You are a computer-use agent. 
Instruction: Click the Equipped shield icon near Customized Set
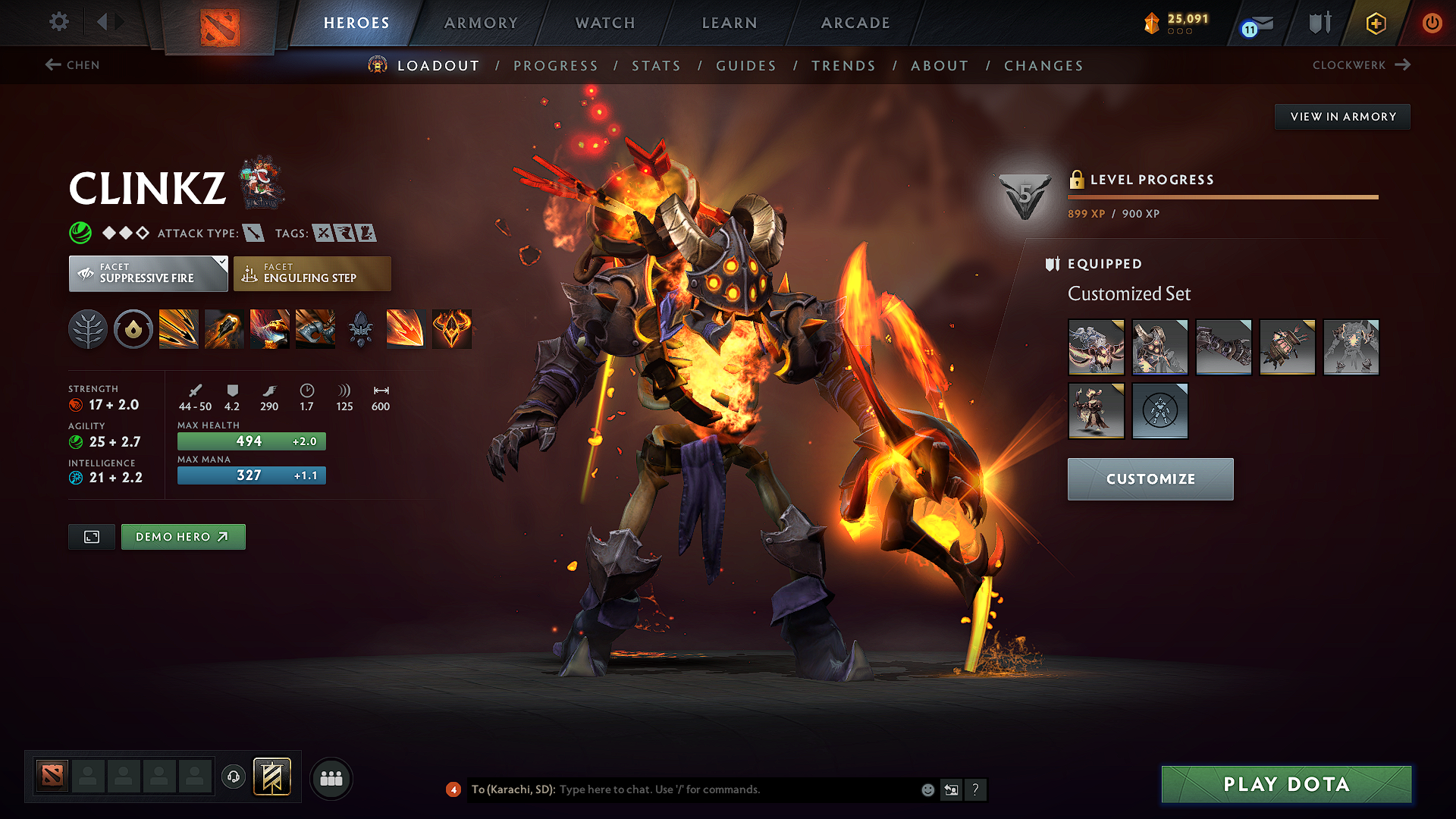click(x=1053, y=264)
